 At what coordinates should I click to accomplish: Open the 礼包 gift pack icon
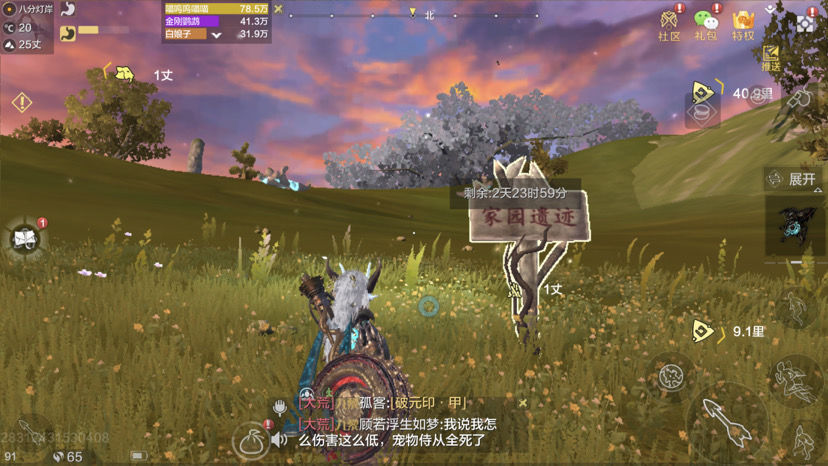tap(706, 24)
